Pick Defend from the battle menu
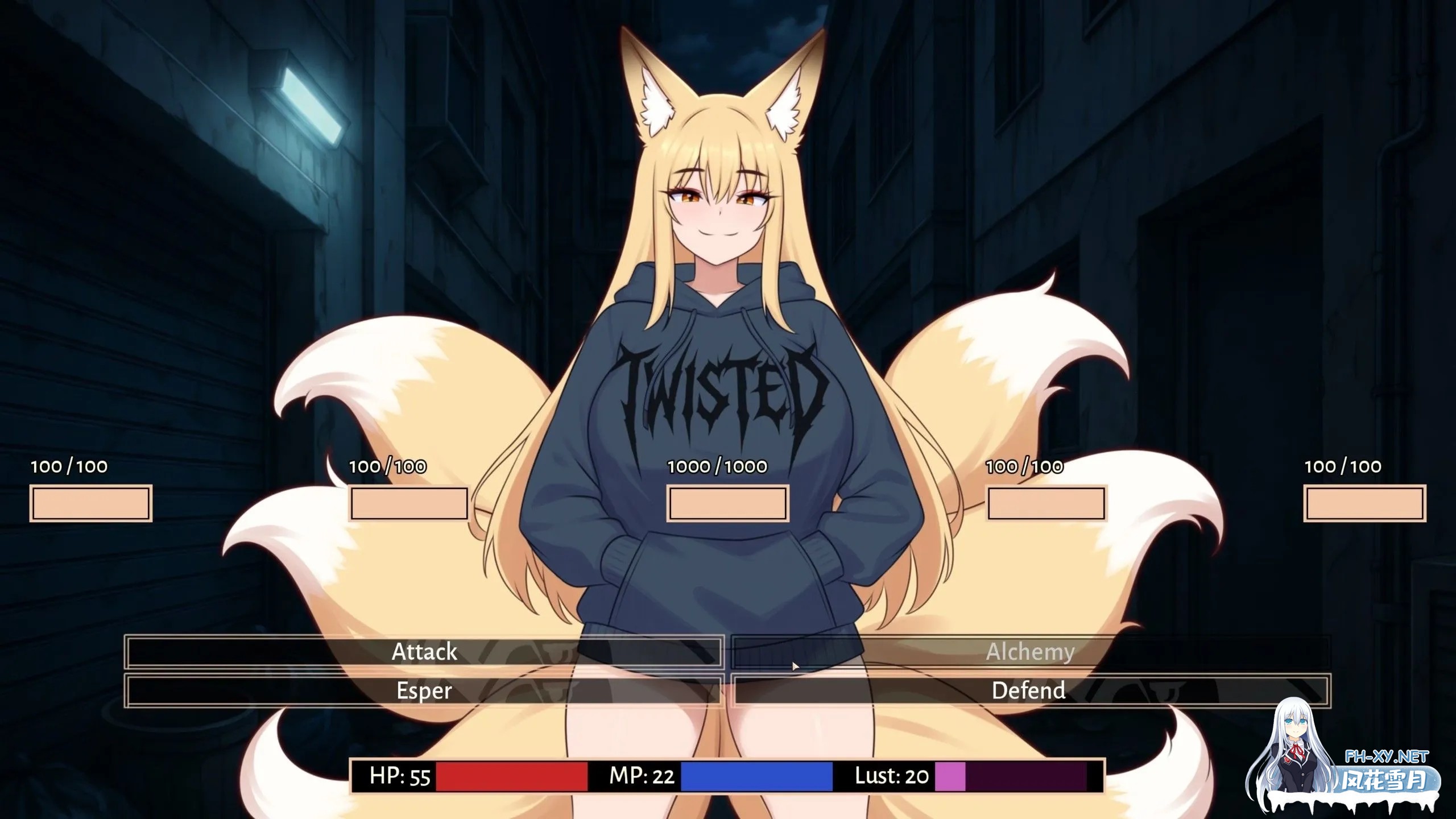Image resolution: width=1456 pixels, height=819 pixels. [1030, 690]
